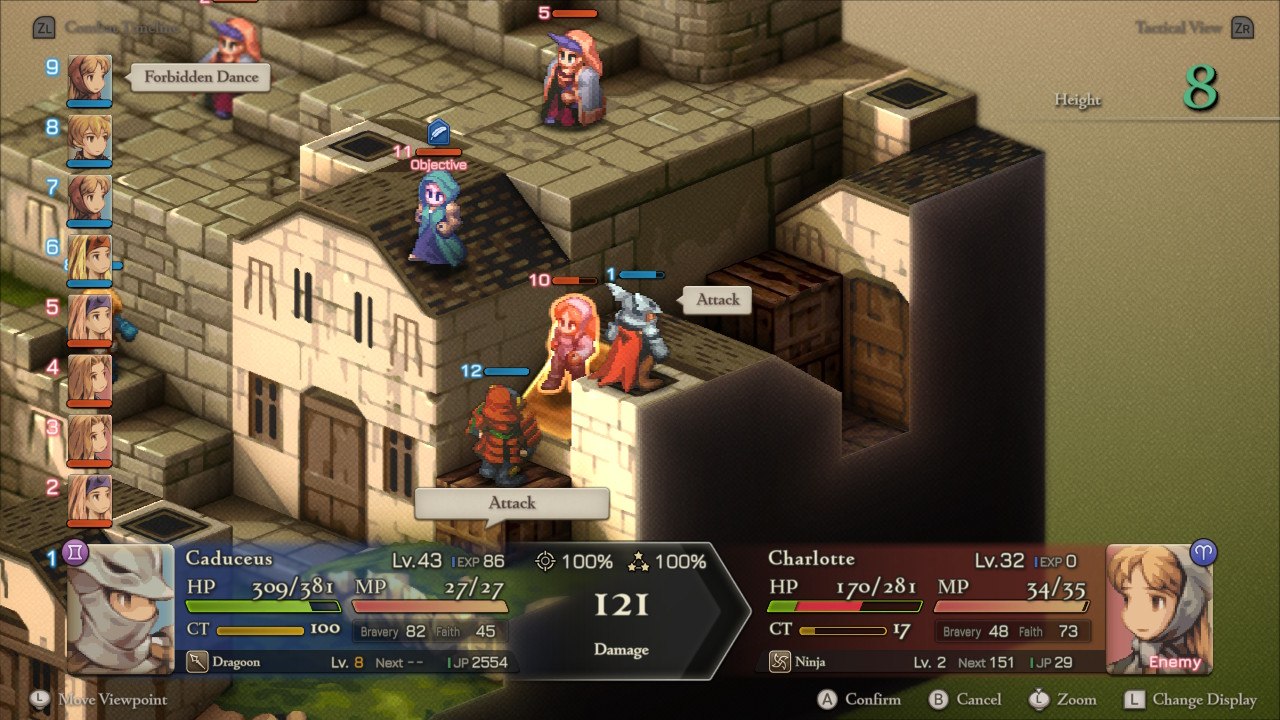
Task: Click turn order portrait numbered 6
Action: [89, 259]
